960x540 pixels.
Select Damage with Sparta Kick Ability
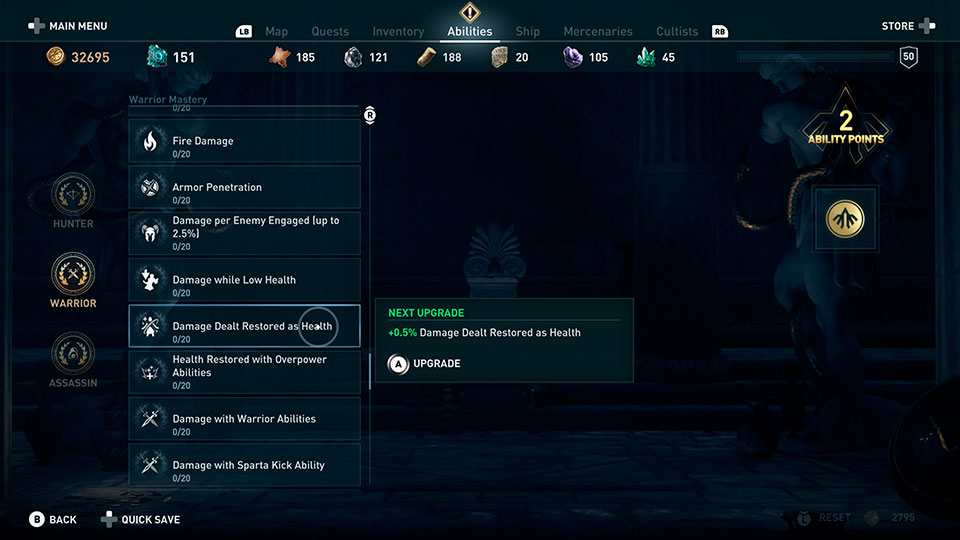click(x=244, y=465)
